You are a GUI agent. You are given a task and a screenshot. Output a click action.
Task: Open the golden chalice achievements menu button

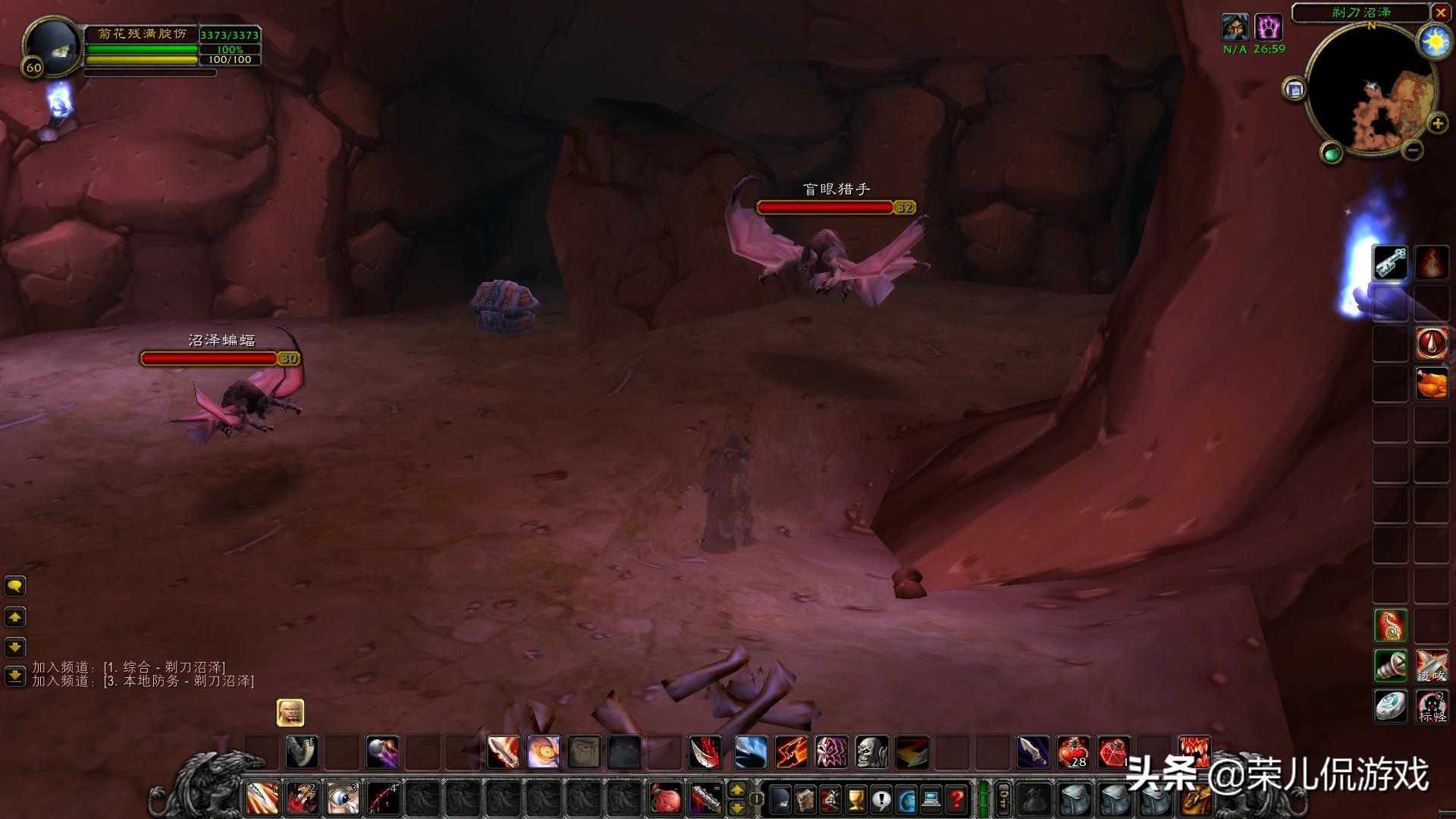(856, 799)
